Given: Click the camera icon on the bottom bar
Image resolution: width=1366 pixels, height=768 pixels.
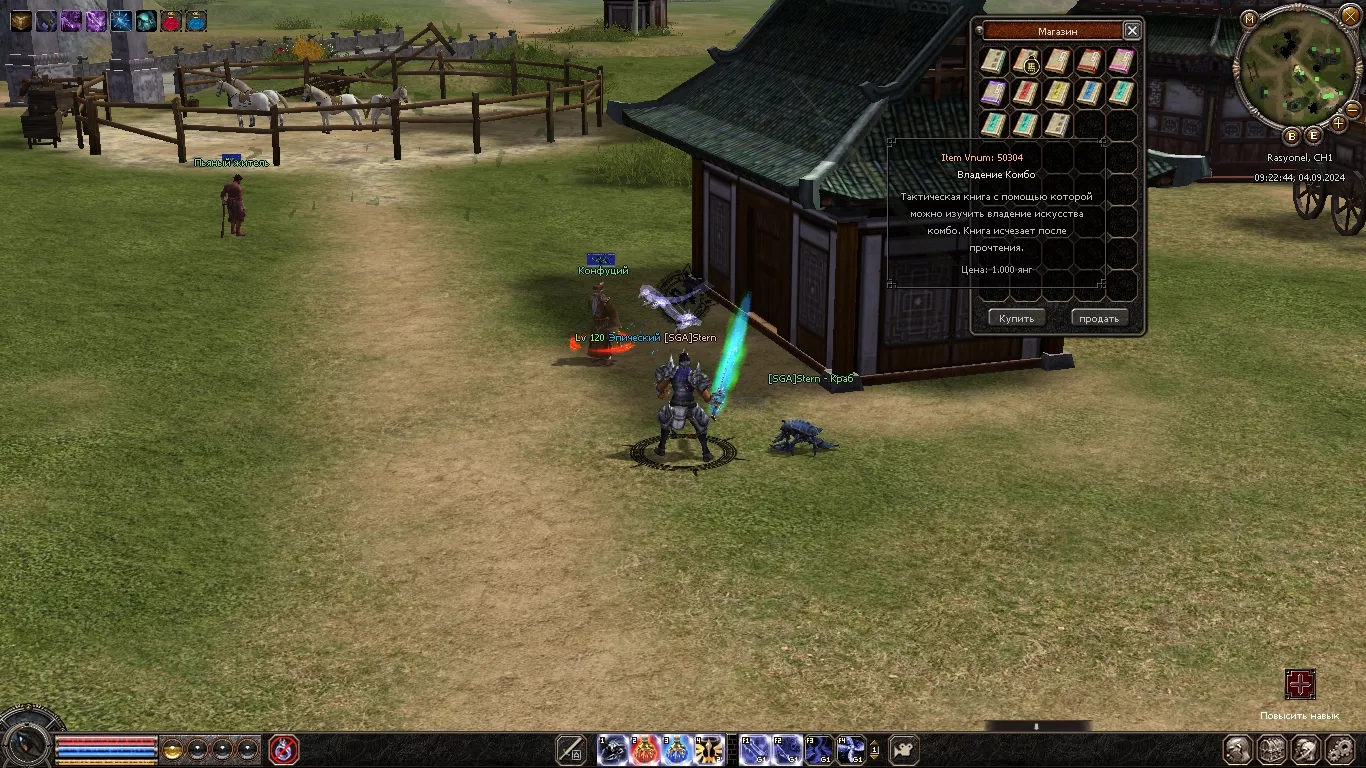Looking at the screenshot, I should coord(904,749).
